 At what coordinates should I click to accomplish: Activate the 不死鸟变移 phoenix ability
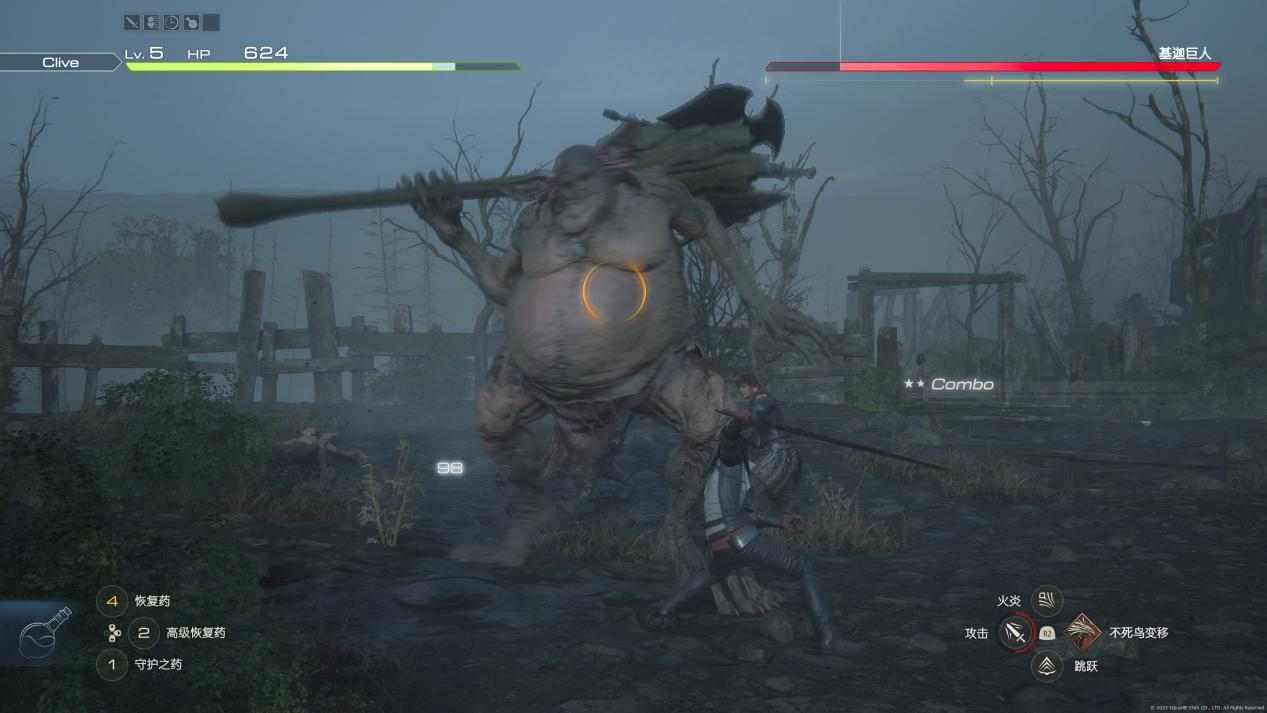(1082, 632)
